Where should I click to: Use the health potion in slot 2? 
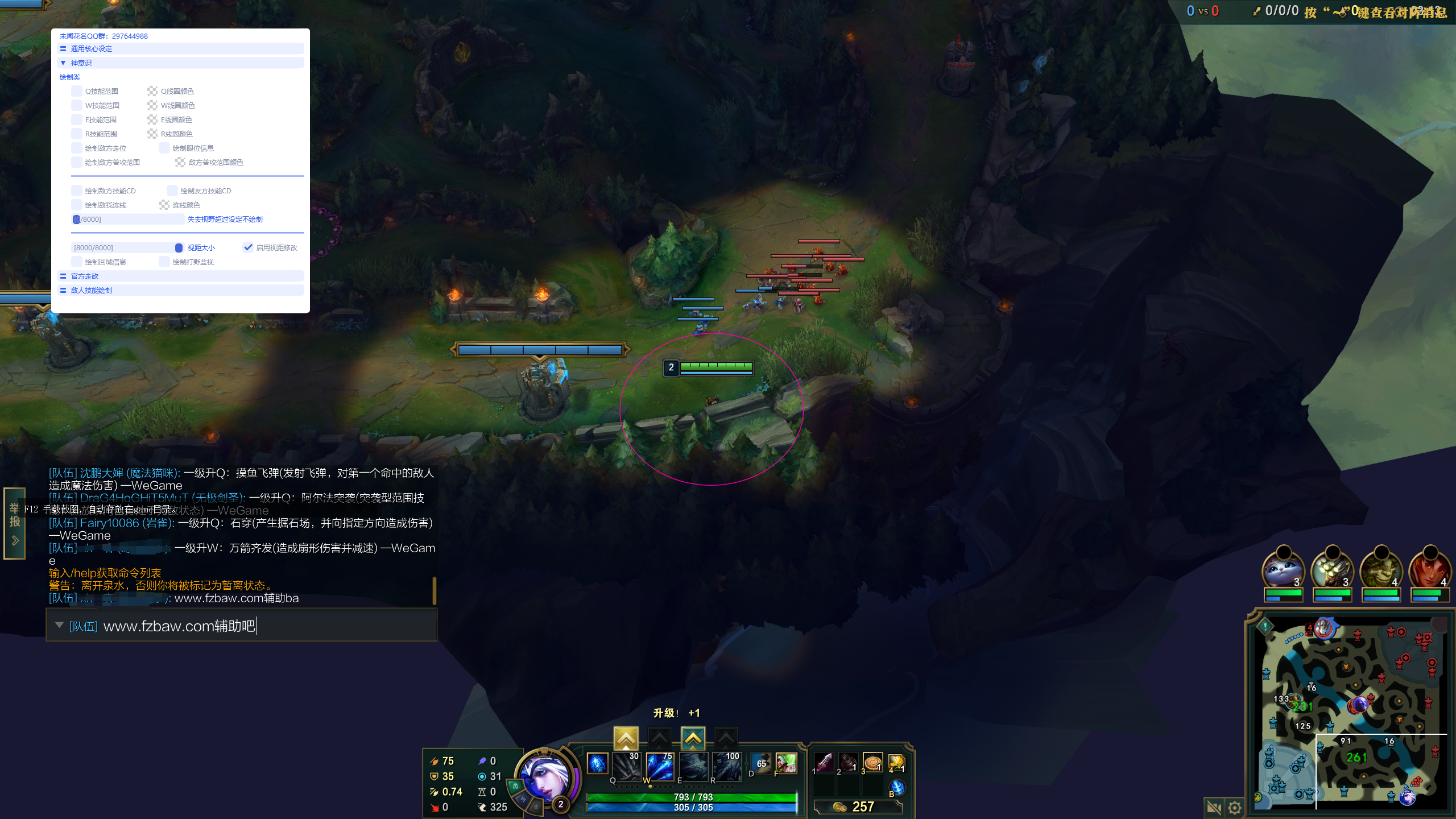click(848, 763)
